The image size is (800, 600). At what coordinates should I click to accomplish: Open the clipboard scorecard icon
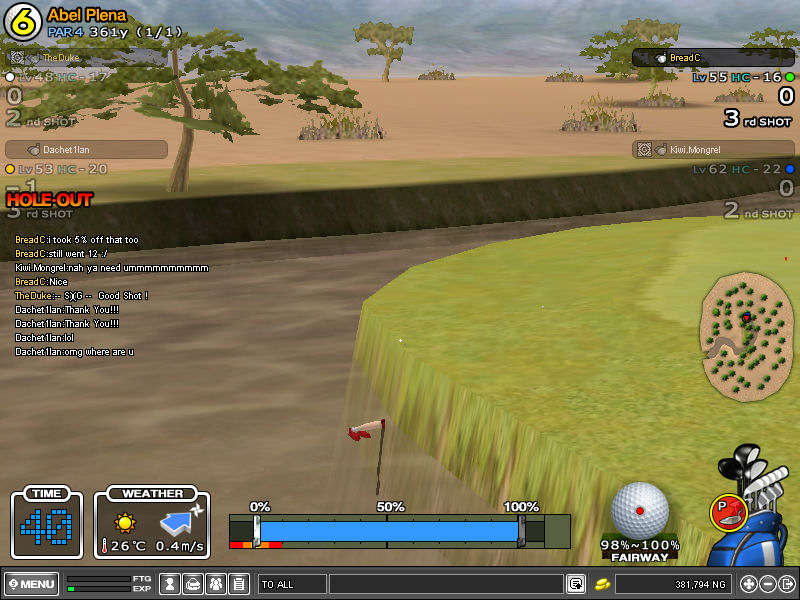pos(239,584)
